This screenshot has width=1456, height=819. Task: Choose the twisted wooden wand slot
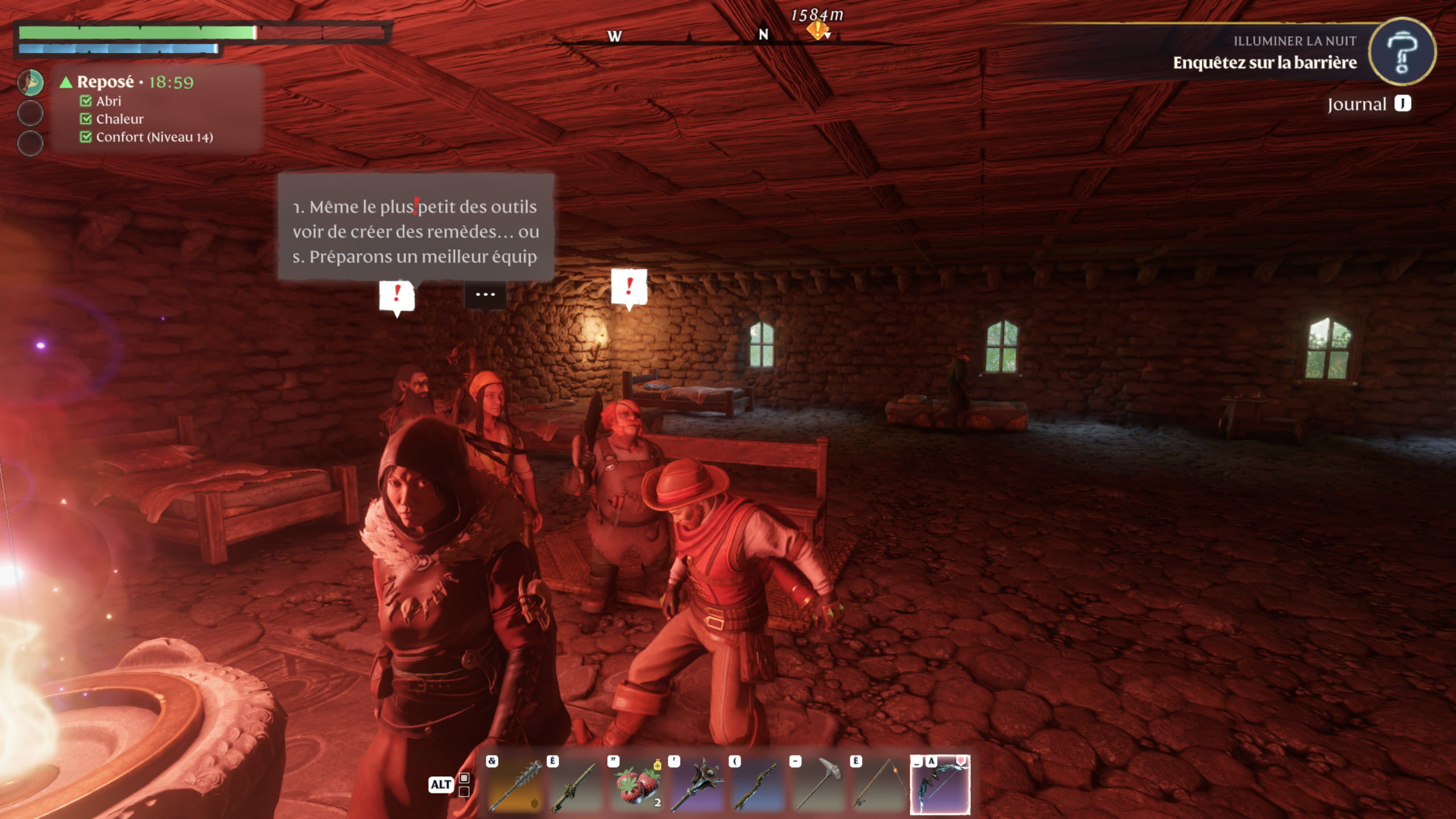758,785
